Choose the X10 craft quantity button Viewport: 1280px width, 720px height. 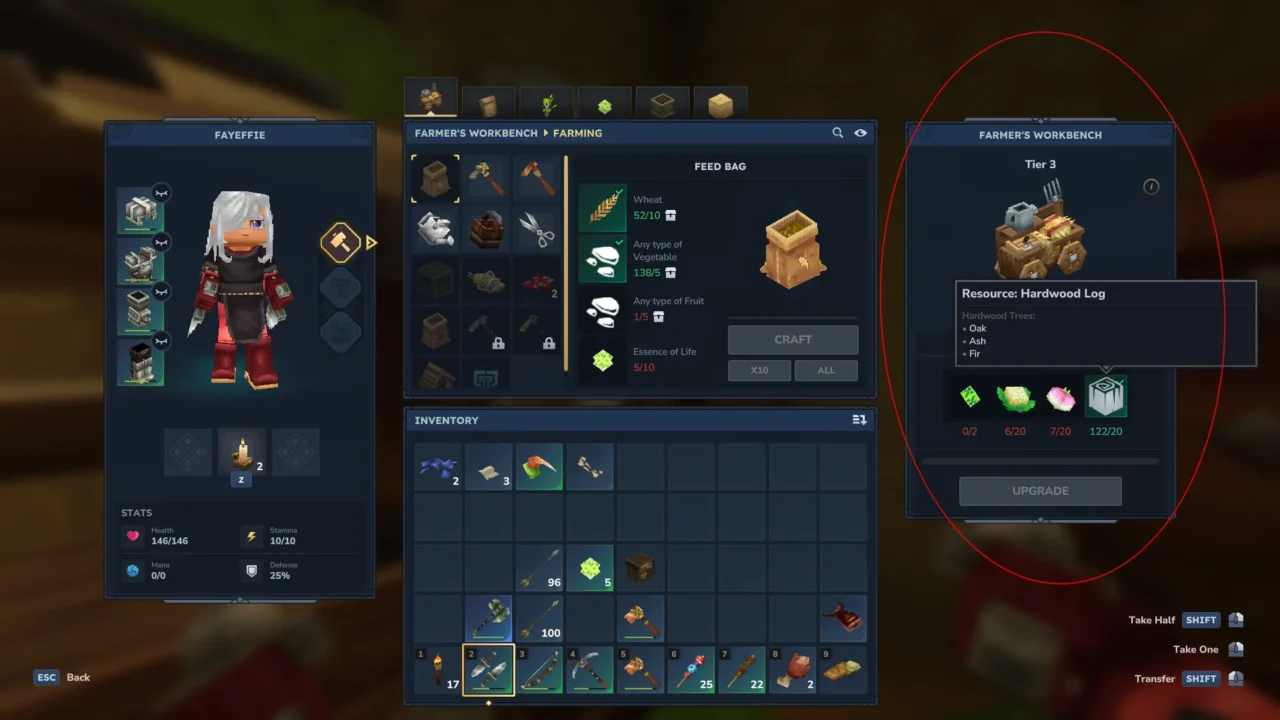[760, 370]
